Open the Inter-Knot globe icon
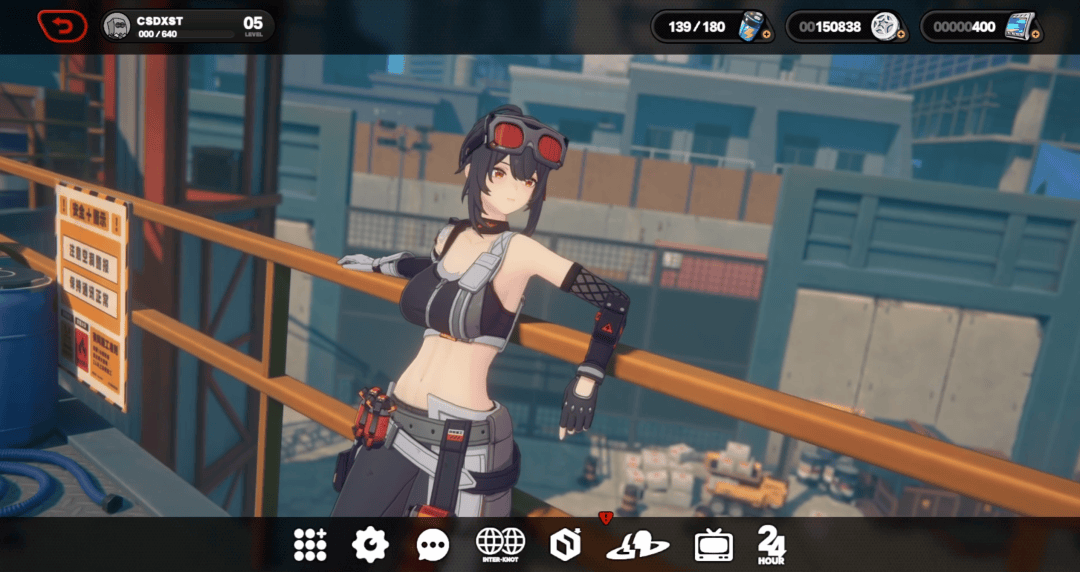 (500, 543)
